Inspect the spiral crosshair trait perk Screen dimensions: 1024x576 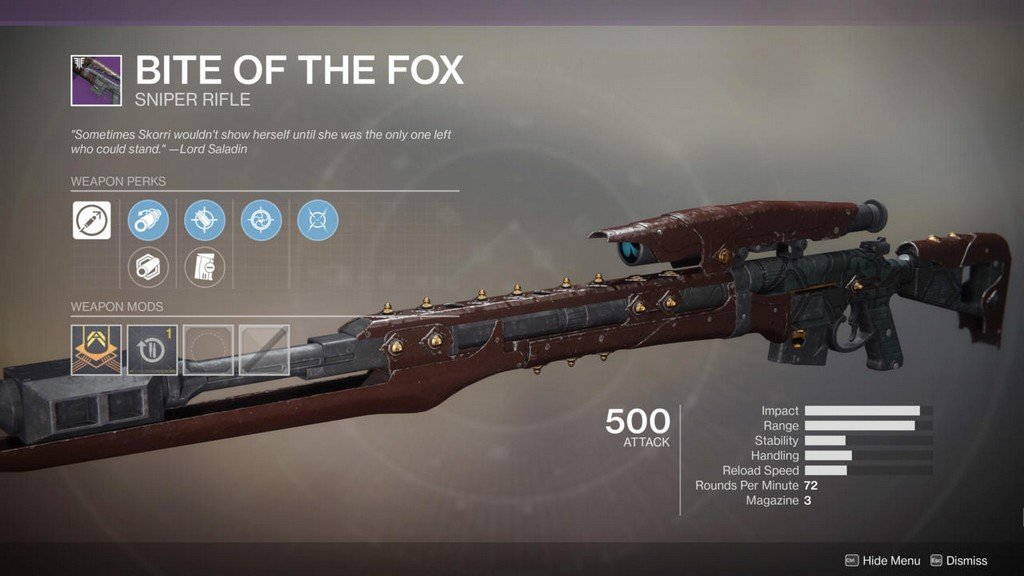261,221
